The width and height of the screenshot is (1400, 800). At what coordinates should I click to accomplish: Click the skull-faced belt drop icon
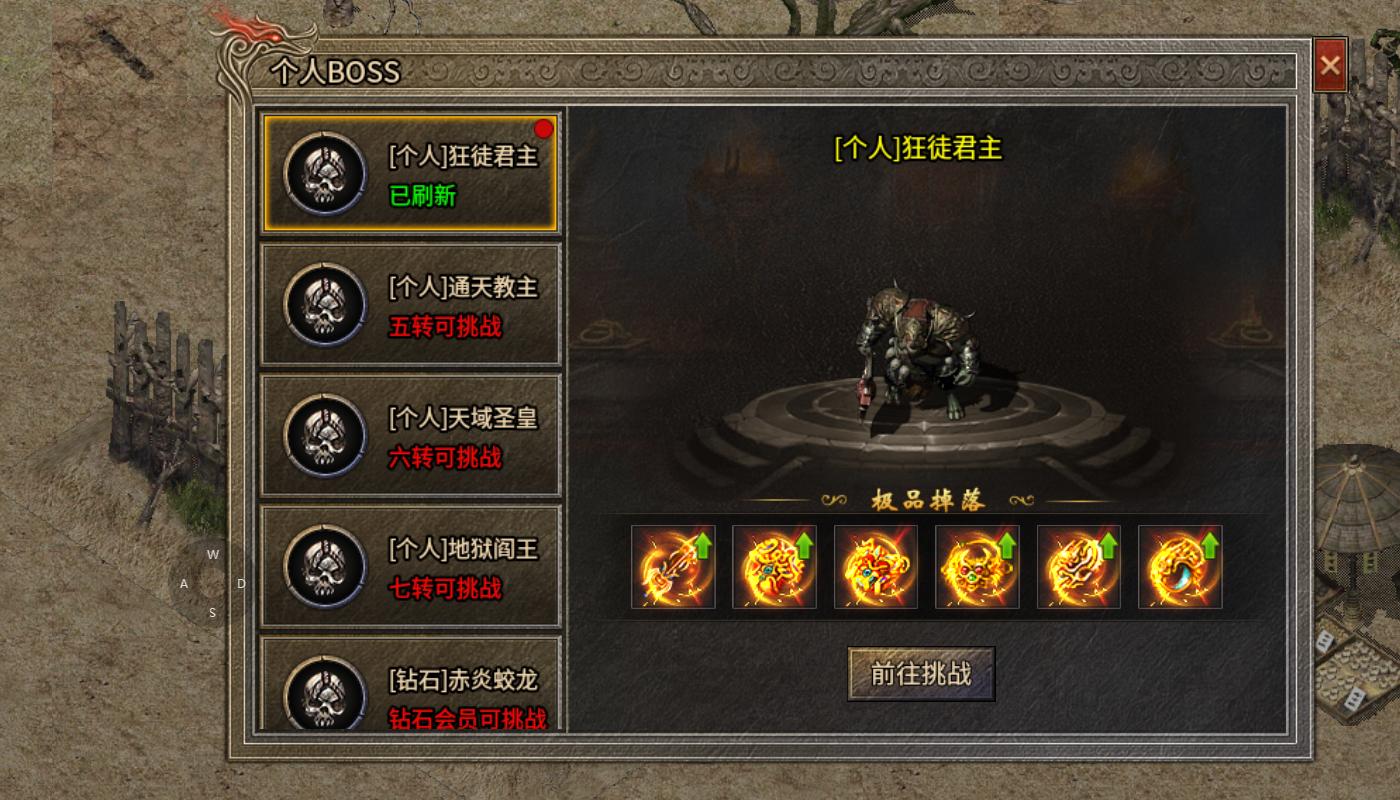point(978,566)
